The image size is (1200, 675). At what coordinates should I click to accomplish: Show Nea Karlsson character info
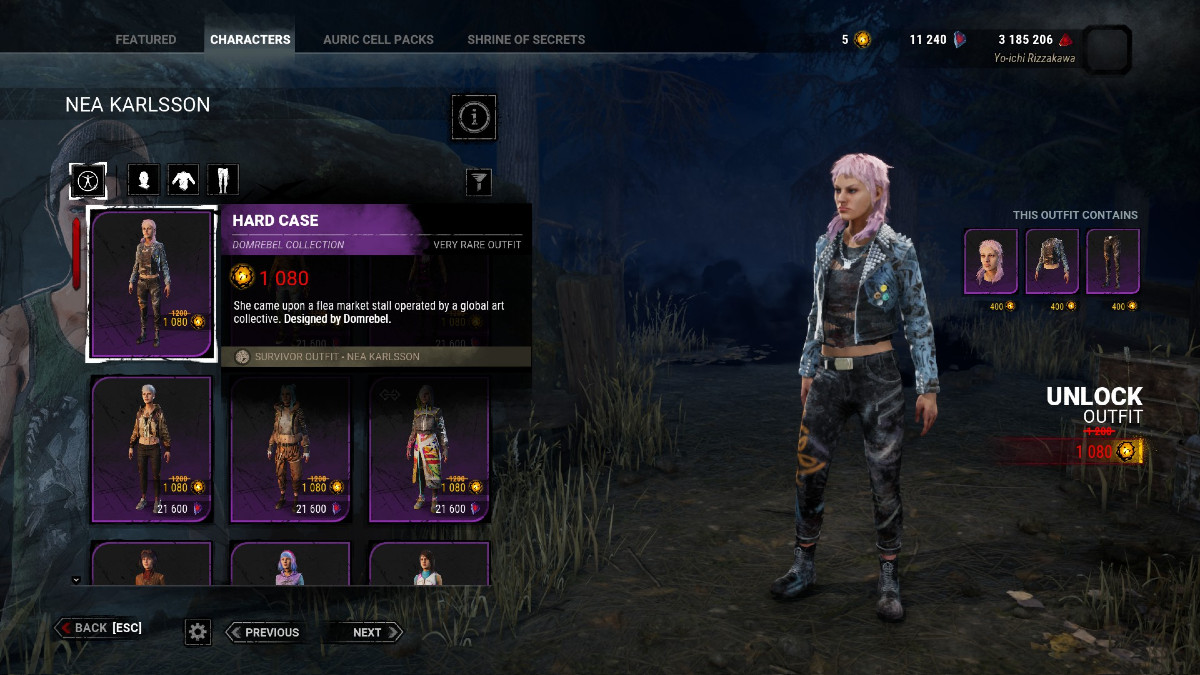pyautogui.click(x=474, y=118)
